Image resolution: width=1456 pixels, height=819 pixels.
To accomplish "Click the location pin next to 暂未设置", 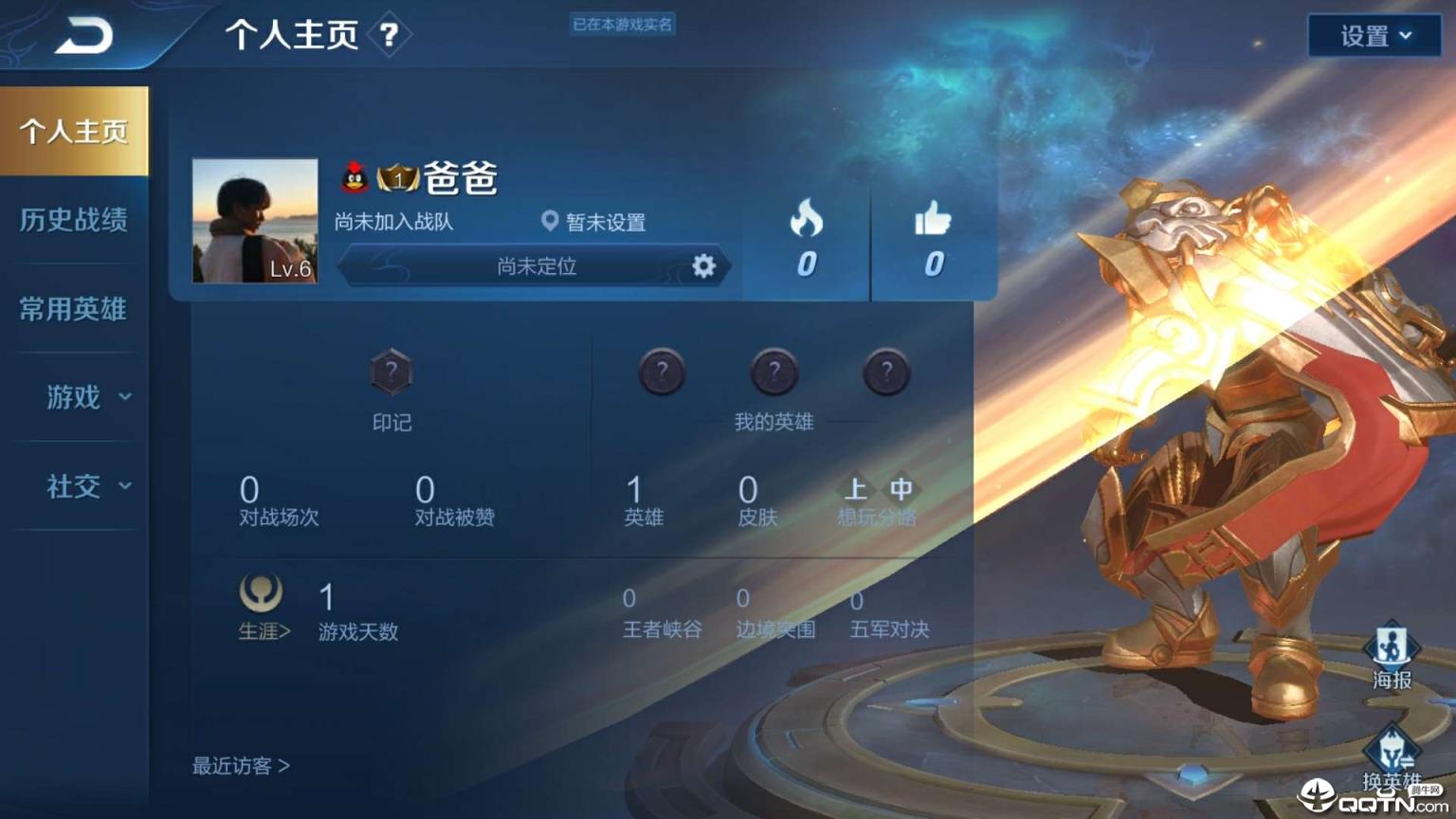I will [x=550, y=222].
